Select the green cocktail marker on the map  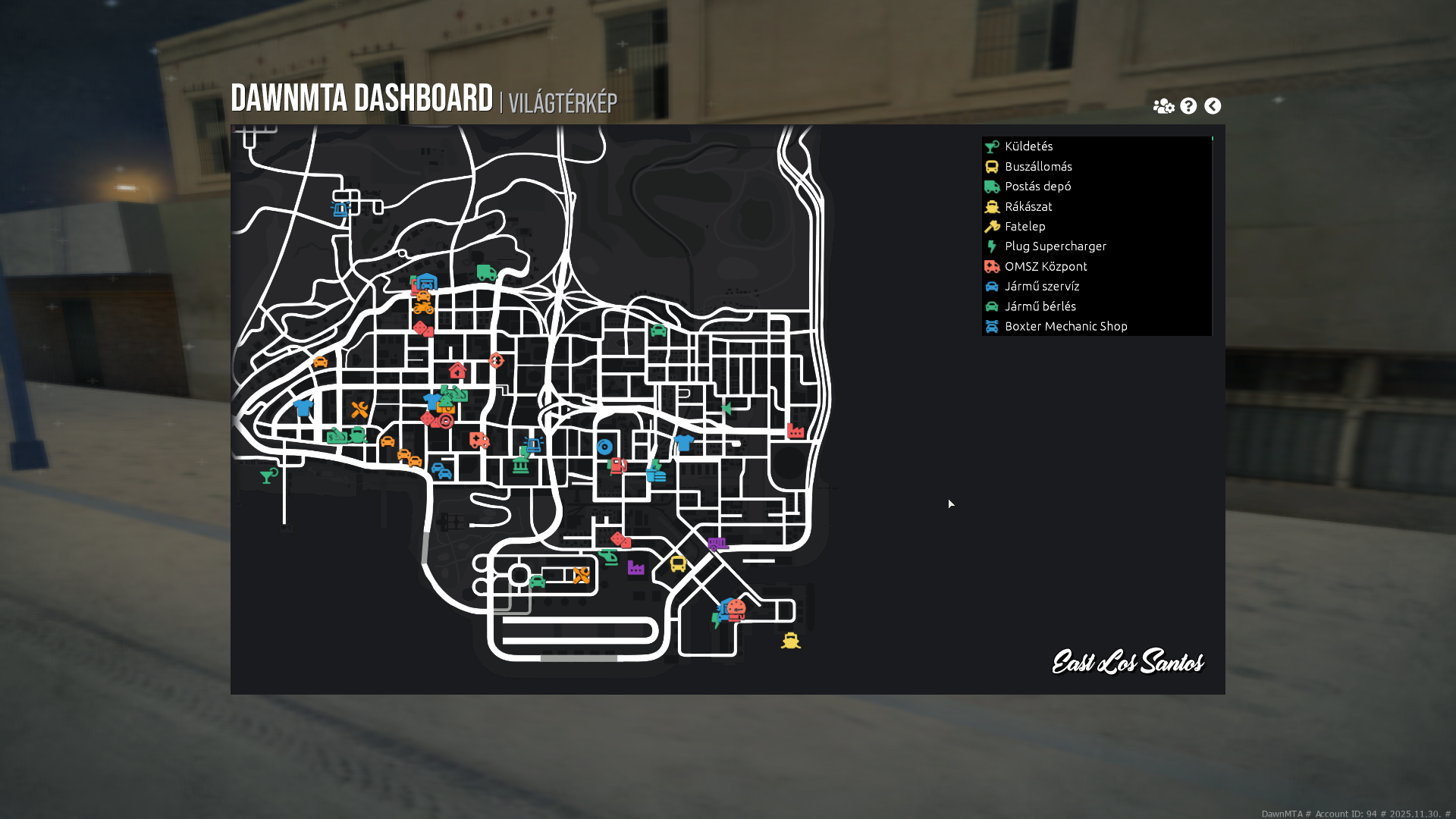click(x=268, y=475)
